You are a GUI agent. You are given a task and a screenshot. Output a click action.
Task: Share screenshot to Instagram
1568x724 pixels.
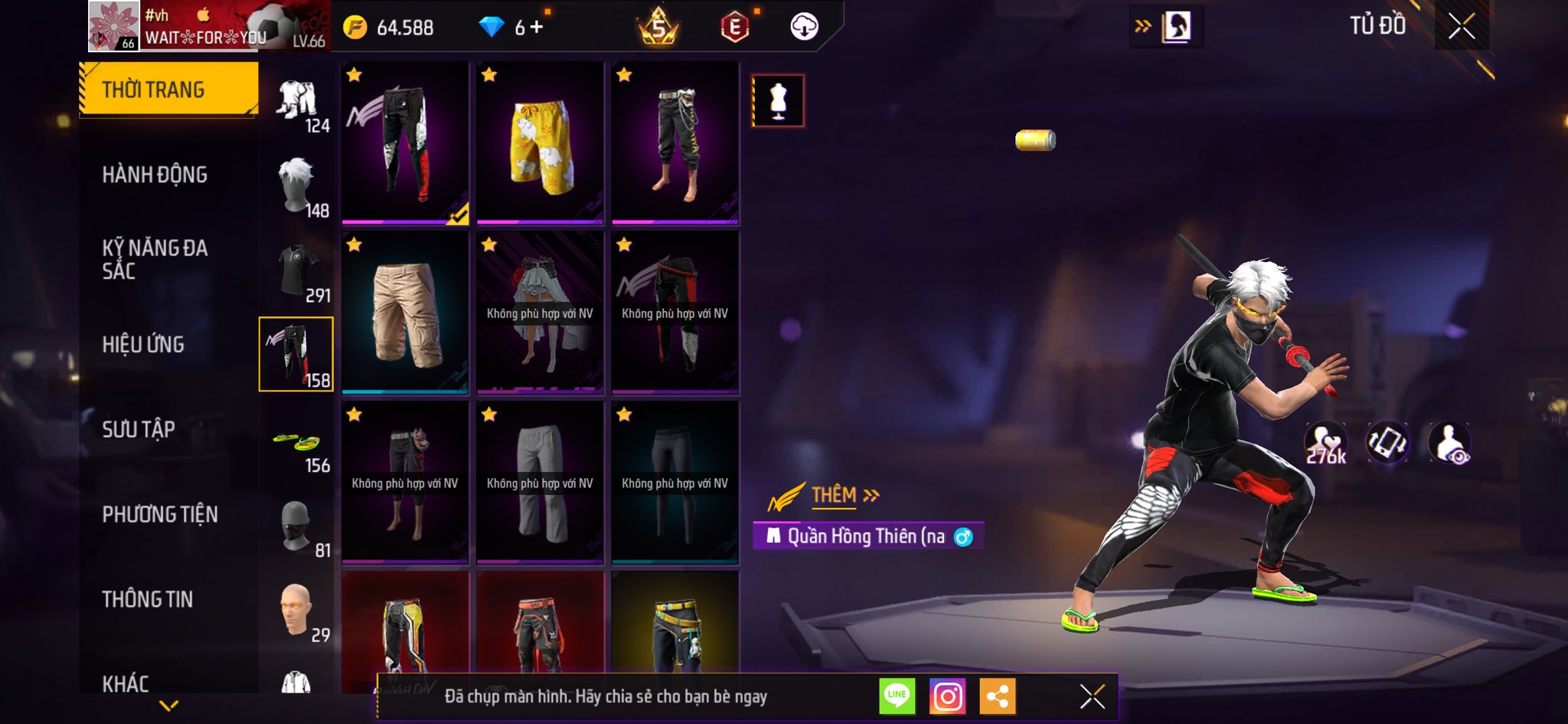coord(947,696)
